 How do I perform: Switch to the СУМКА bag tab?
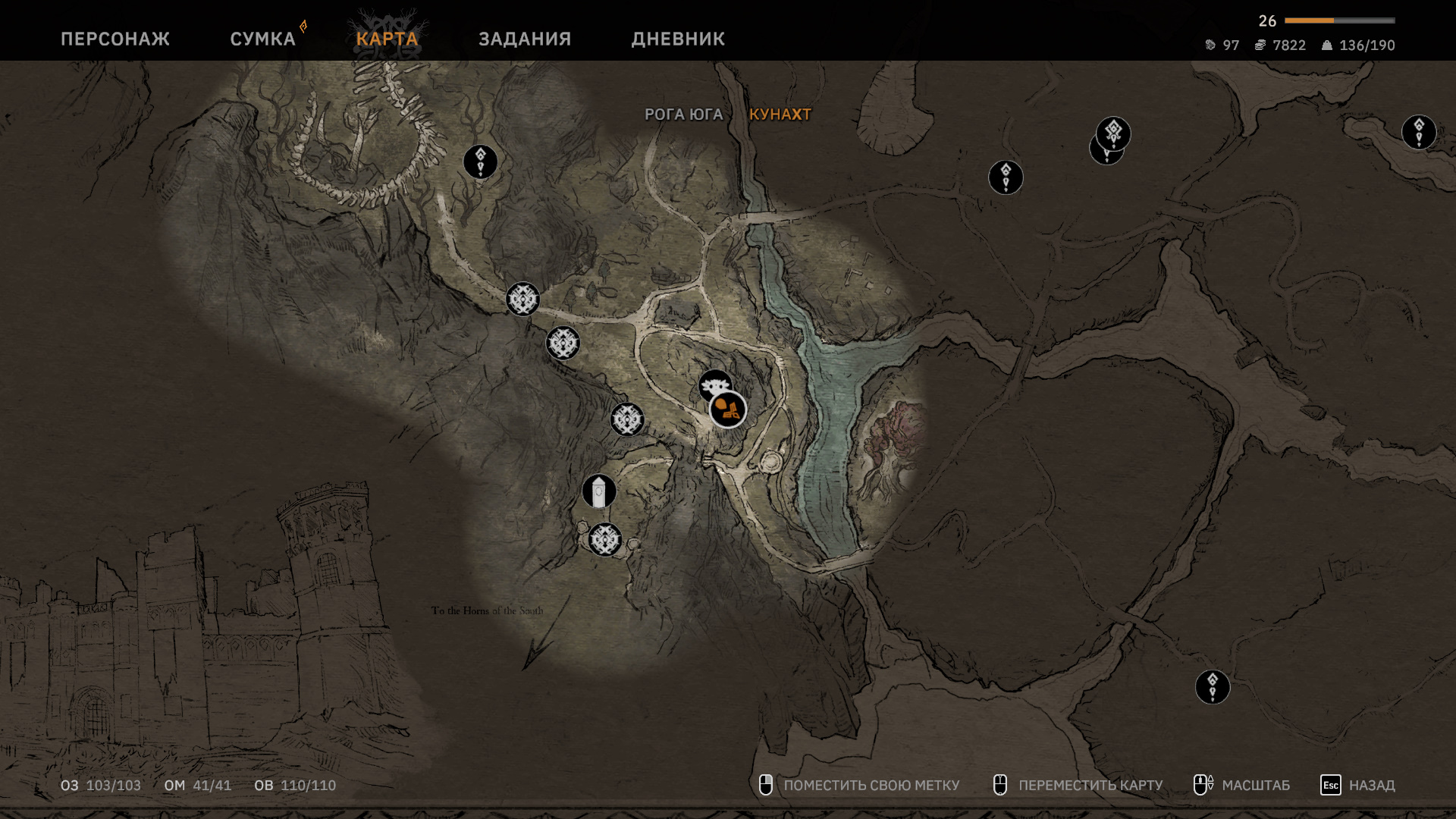coord(262,39)
